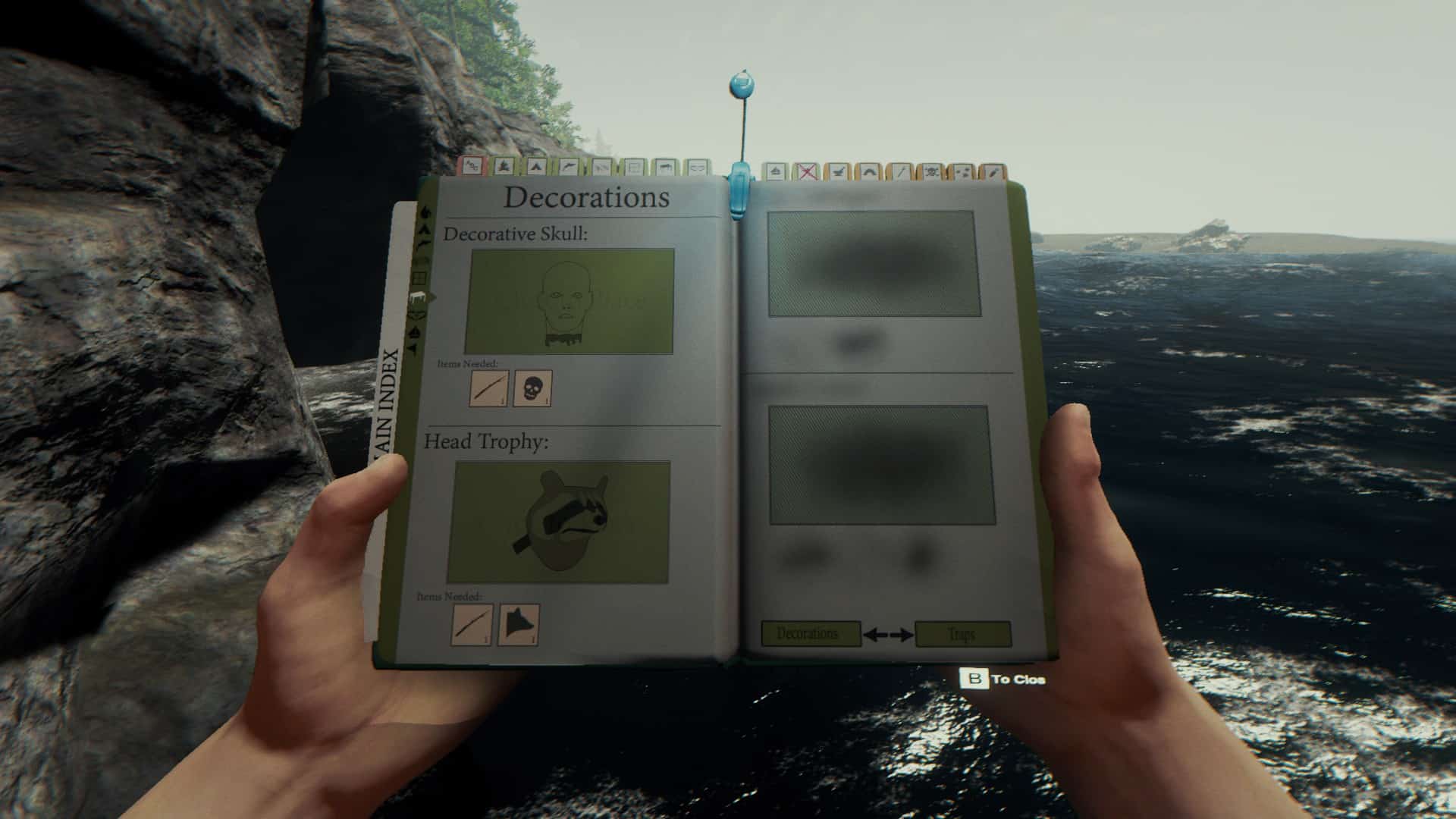Open the arch-shaped orange tab
Image resolution: width=1456 pixels, height=819 pixels.
click(x=869, y=173)
